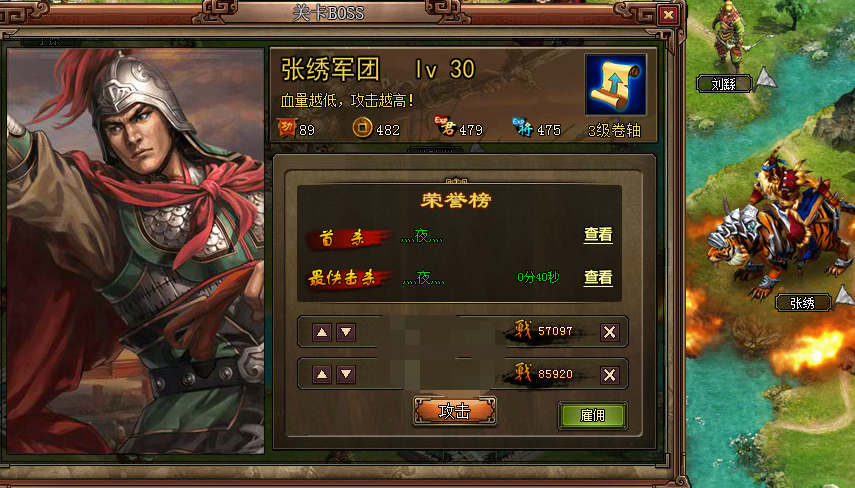Click the 攻击 attack button
The width and height of the screenshot is (855, 488).
pos(455,411)
